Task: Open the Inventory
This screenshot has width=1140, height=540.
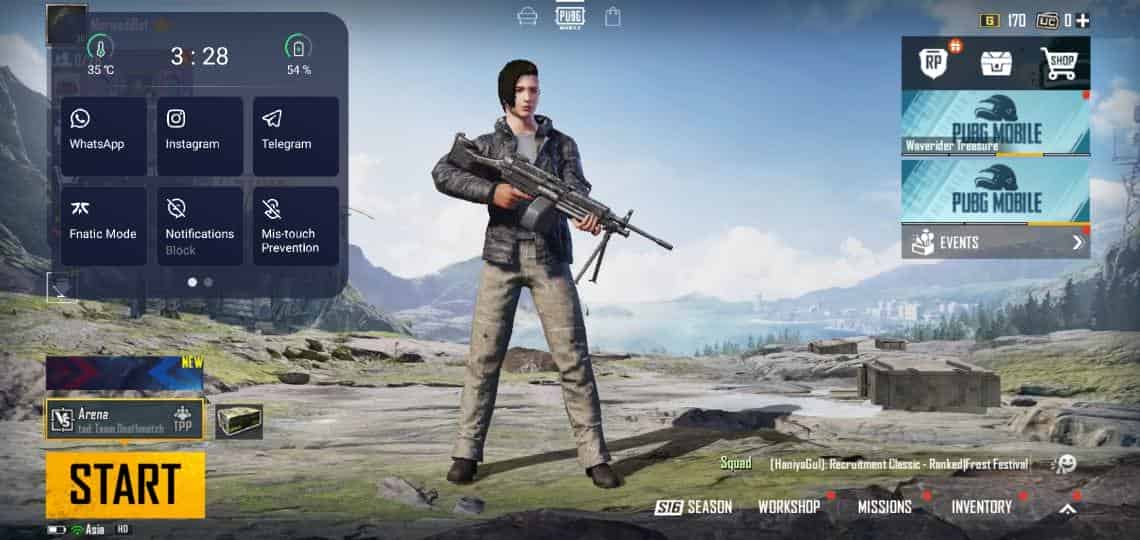Action: click(981, 507)
